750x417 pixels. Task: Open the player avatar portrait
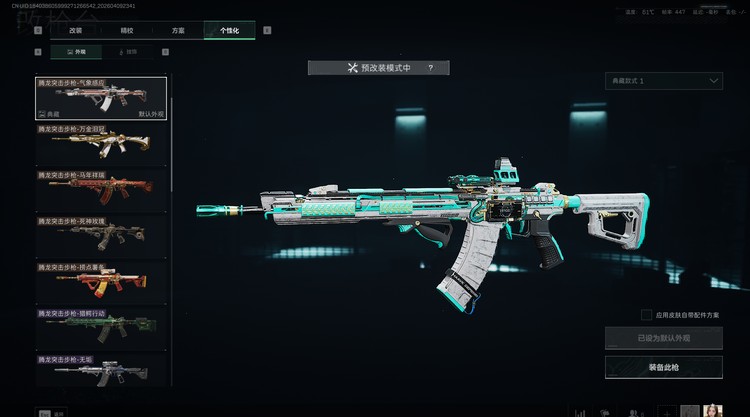coord(713,410)
